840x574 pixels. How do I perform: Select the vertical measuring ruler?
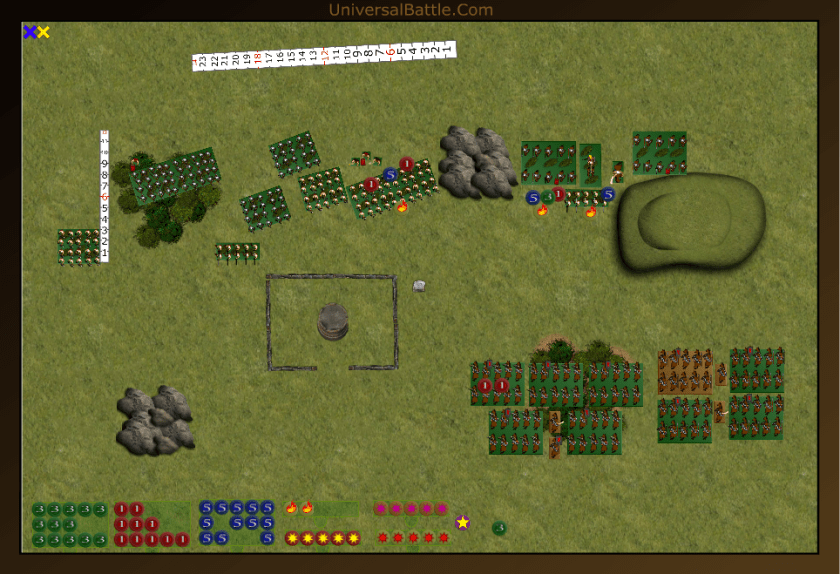[104, 196]
